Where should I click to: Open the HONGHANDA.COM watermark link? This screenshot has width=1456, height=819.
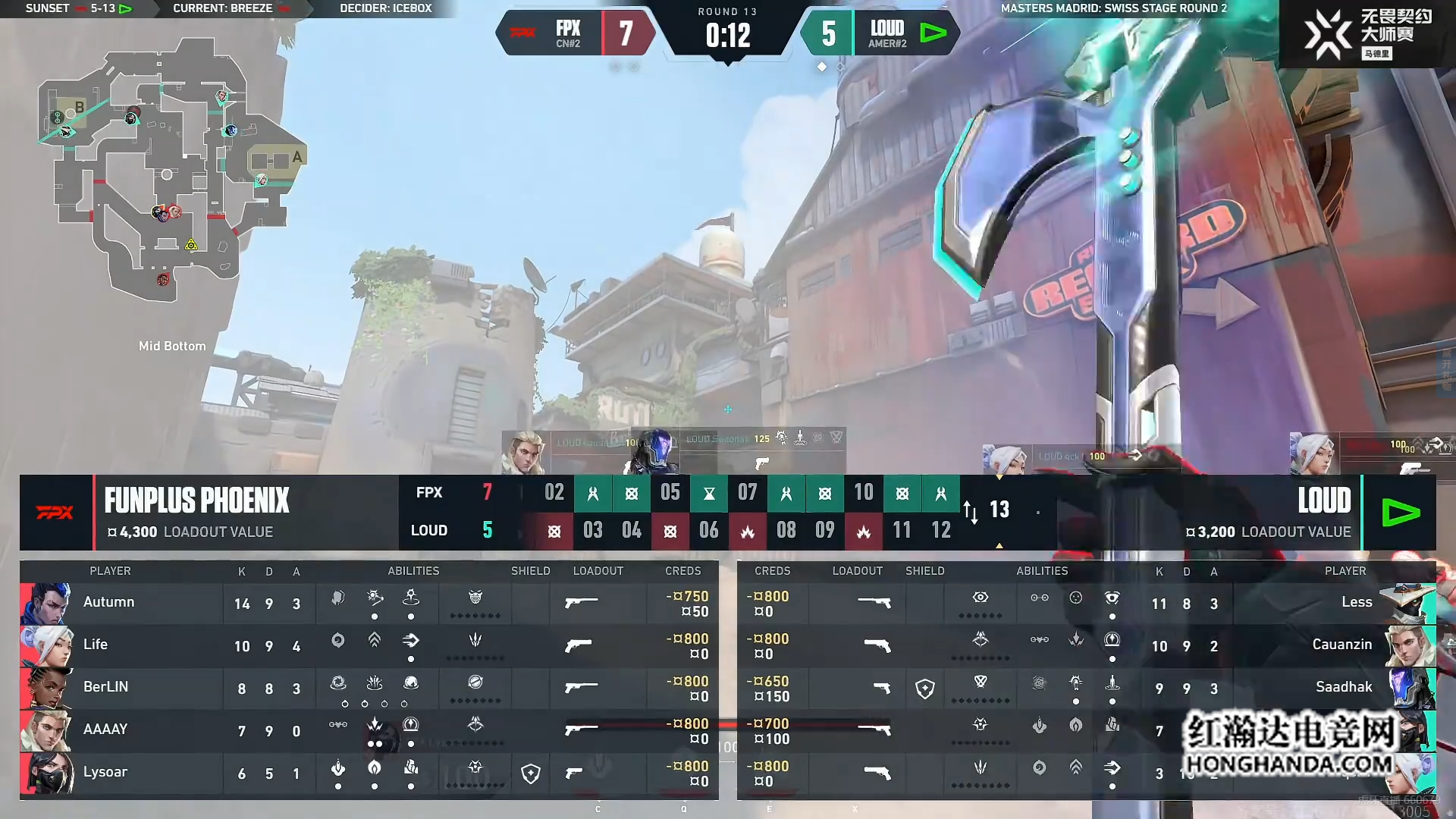tap(1289, 764)
